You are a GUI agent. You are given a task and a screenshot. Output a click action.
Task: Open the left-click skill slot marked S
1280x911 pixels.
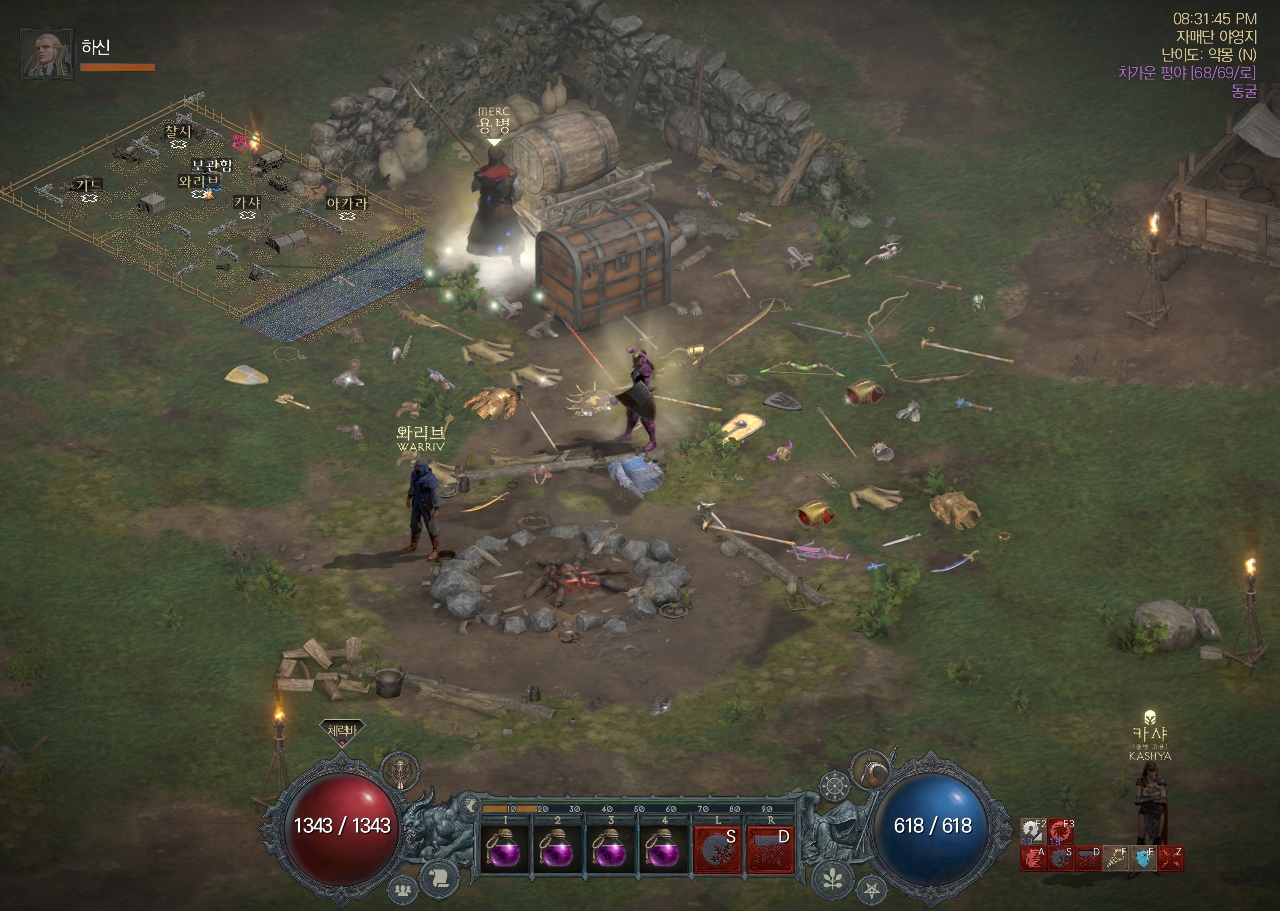coord(718,849)
